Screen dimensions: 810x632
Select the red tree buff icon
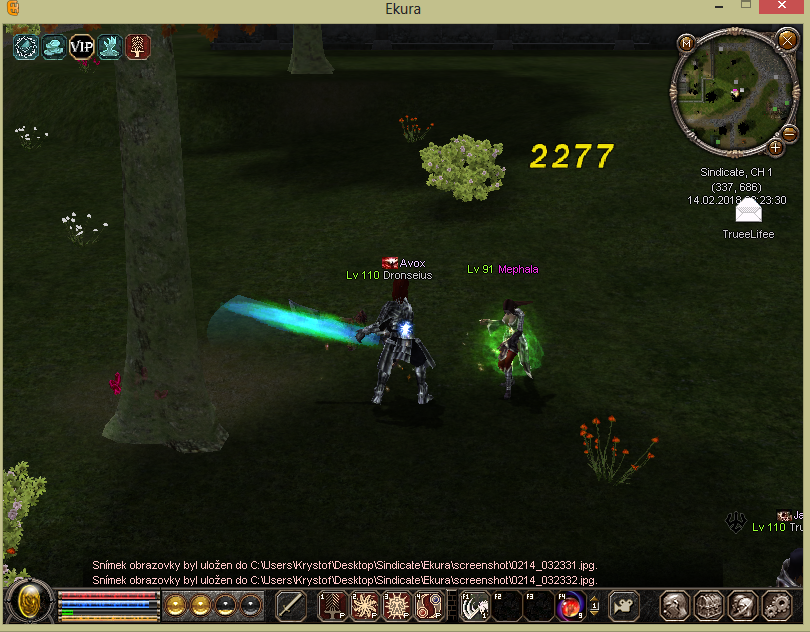(137, 47)
